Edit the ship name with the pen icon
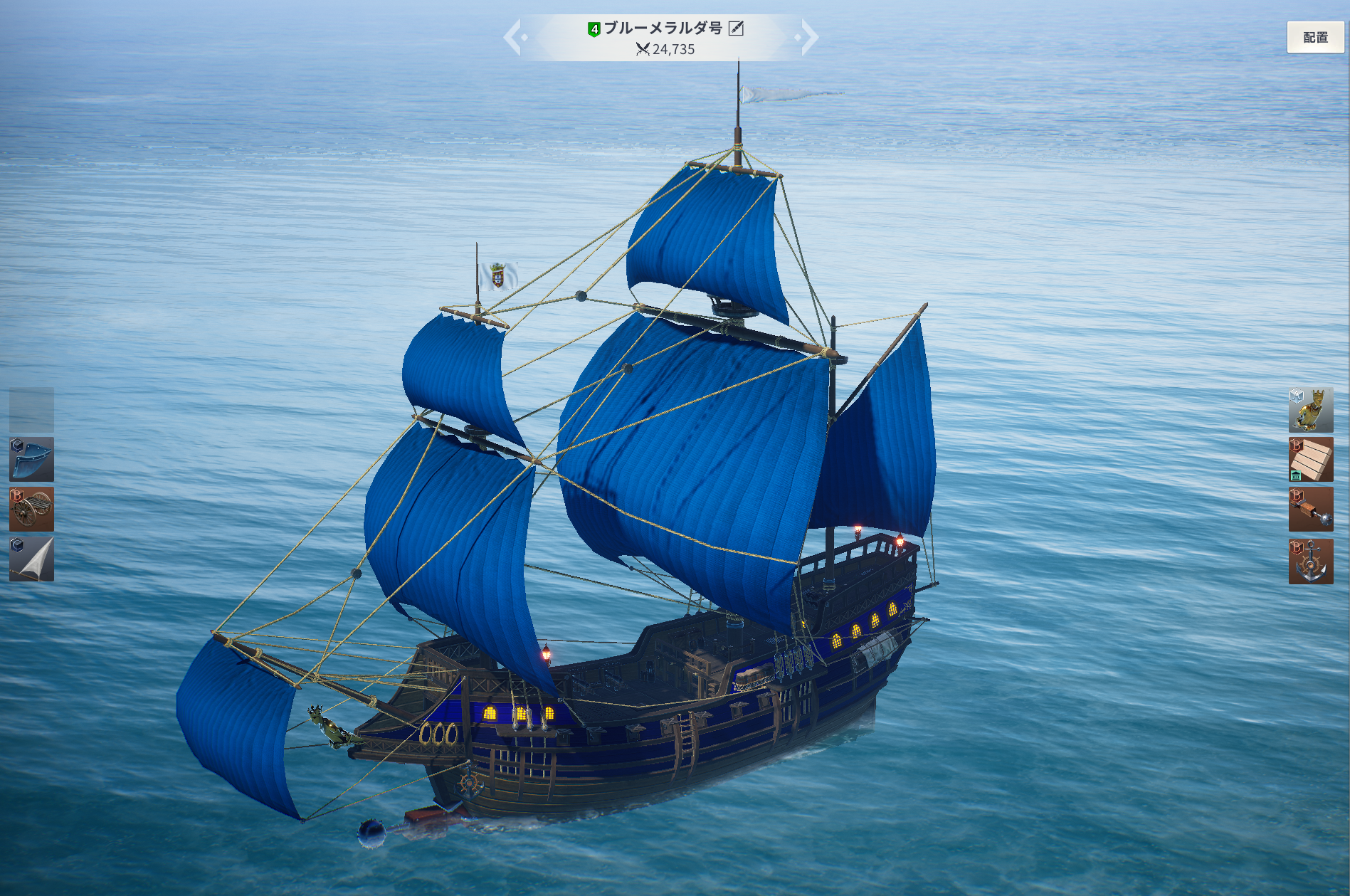 point(737,28)
